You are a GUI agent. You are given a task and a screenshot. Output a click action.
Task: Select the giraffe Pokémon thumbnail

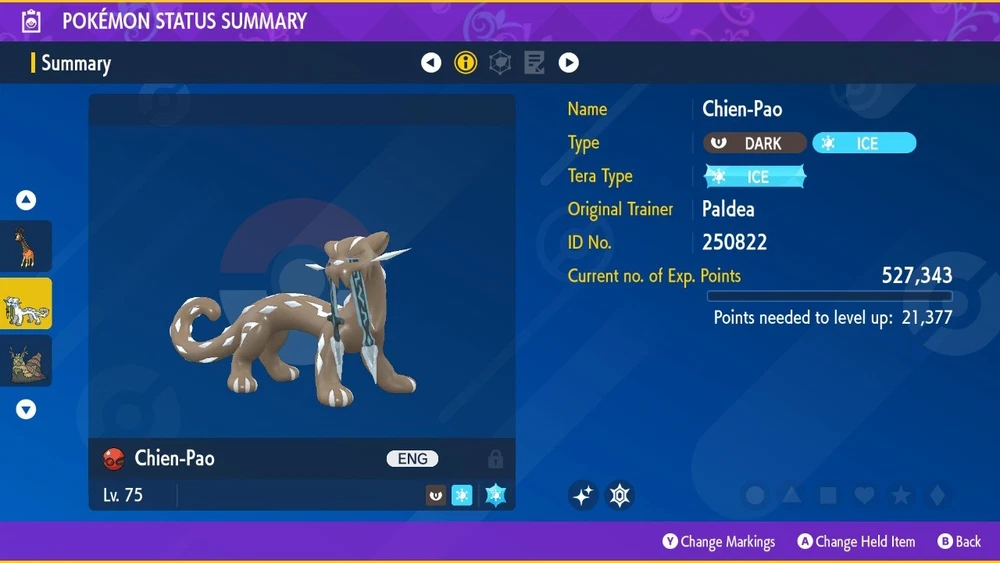click(x=26, y=246)
